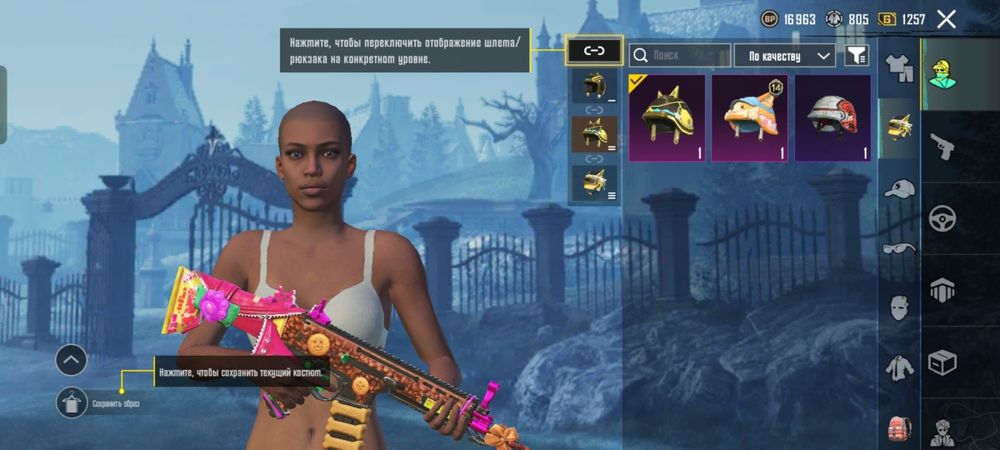Switch to the pistol weapons category
This screenshot has height=450, width=1000.
click(x=942, y=146)
